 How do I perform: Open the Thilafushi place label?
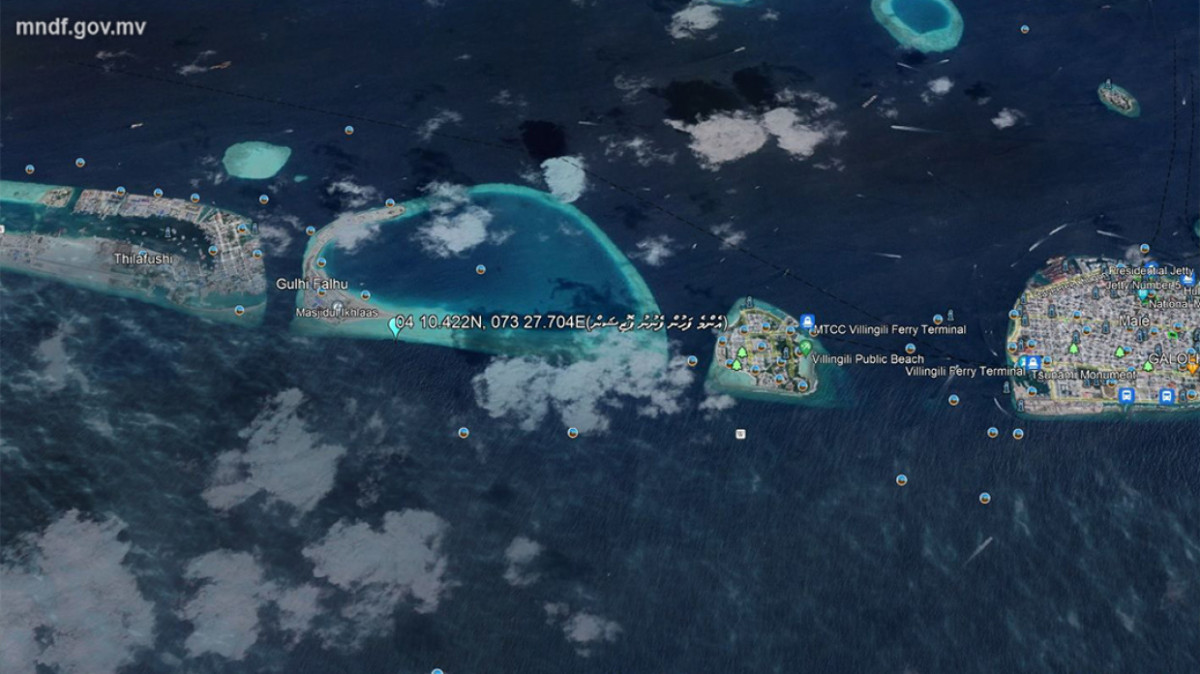pyautogui.click(x=142, y=258)
